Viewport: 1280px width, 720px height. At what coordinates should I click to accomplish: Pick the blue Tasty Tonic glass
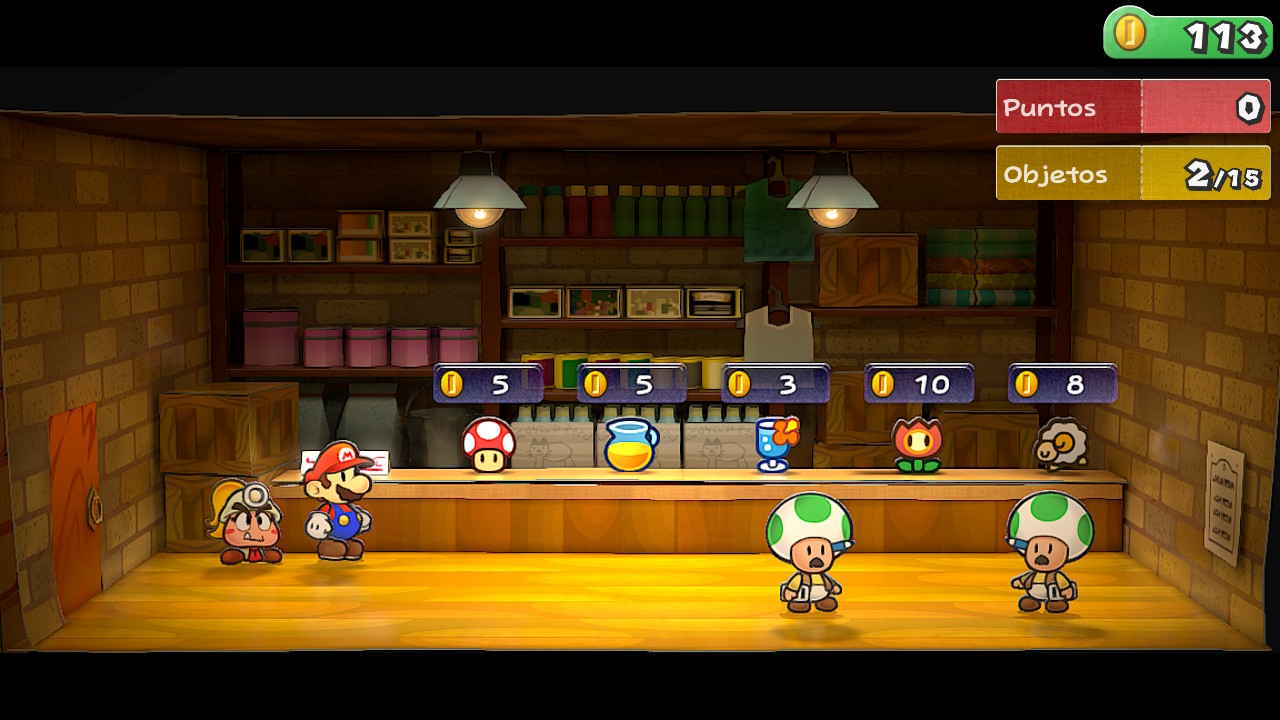pos(776,443)
